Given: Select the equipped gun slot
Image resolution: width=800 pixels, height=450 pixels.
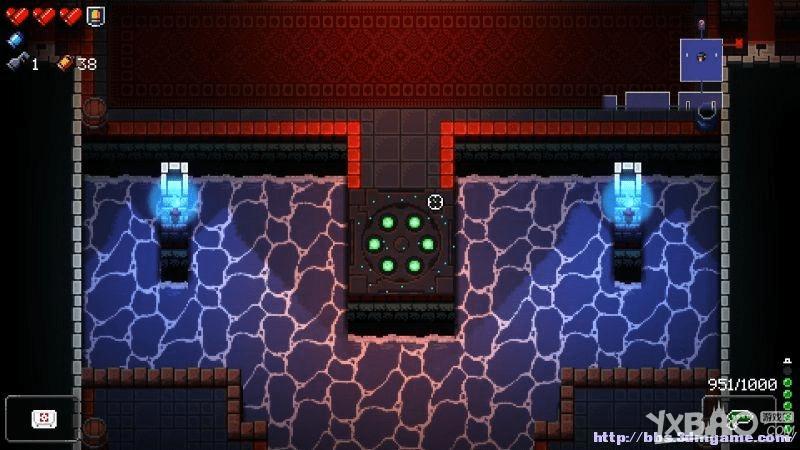Looking at the screenshot, I should [x=740, y=416].
